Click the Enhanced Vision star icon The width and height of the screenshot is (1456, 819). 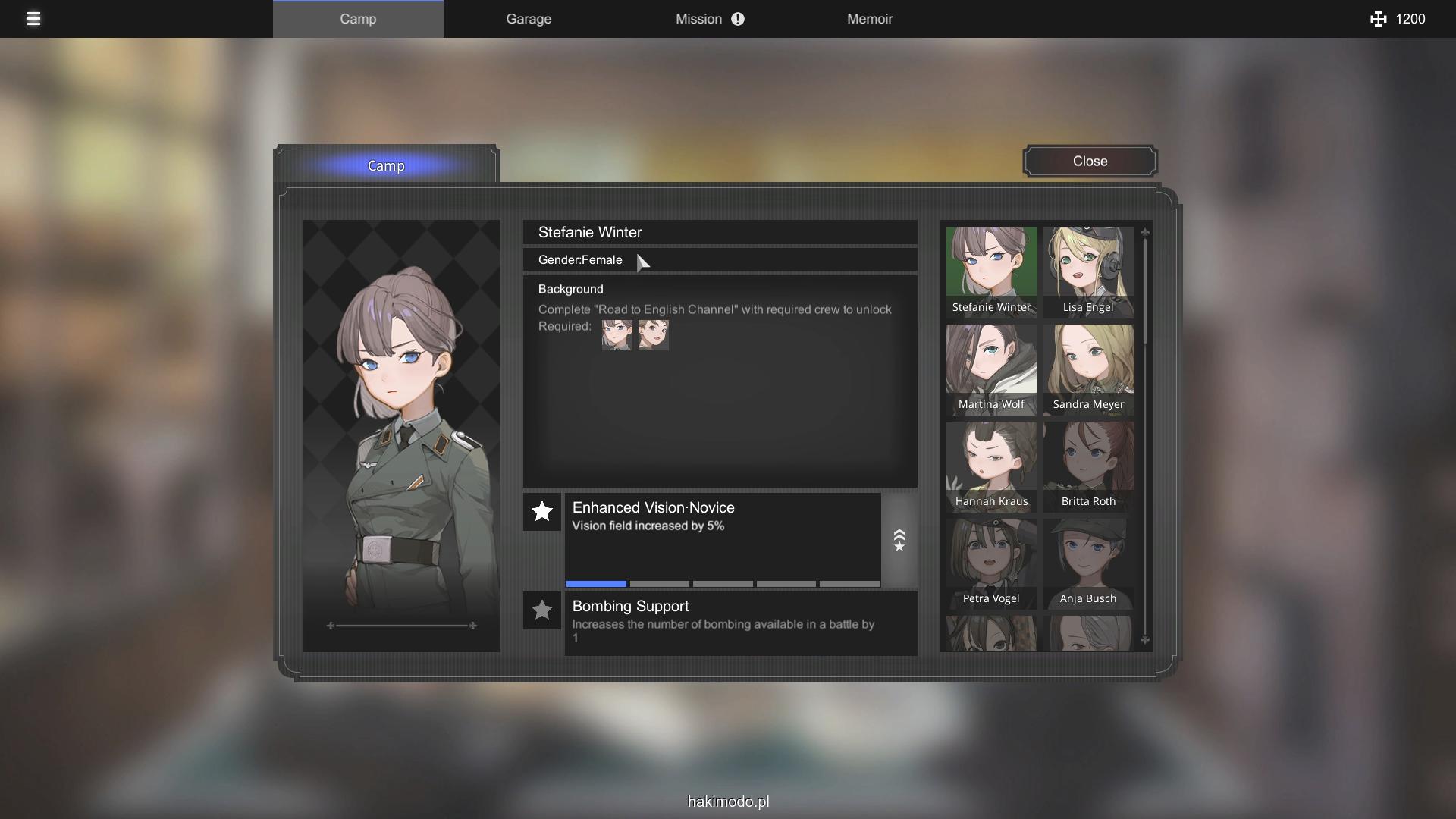[x=542, y=512]
